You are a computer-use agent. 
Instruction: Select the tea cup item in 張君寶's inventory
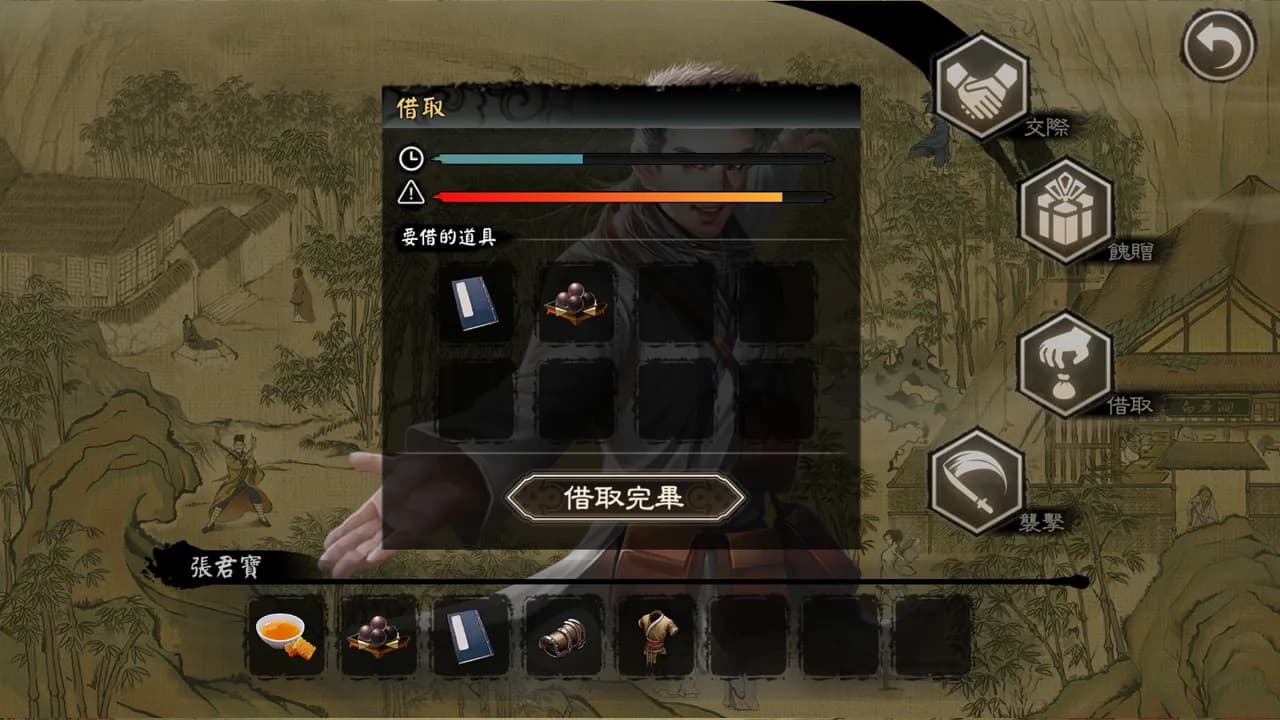(x=286, y=636)
